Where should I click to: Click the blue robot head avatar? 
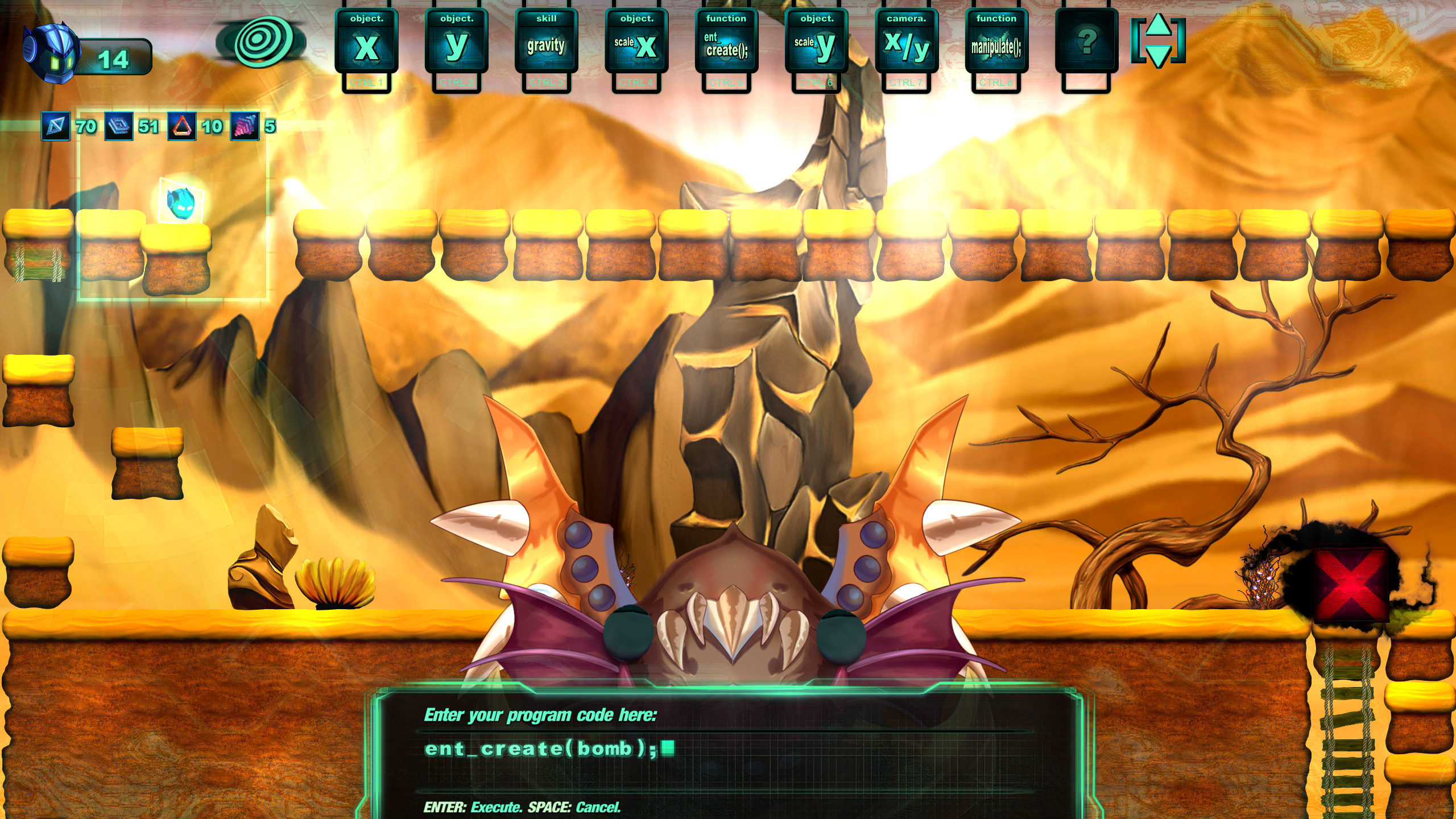point(50,51)
